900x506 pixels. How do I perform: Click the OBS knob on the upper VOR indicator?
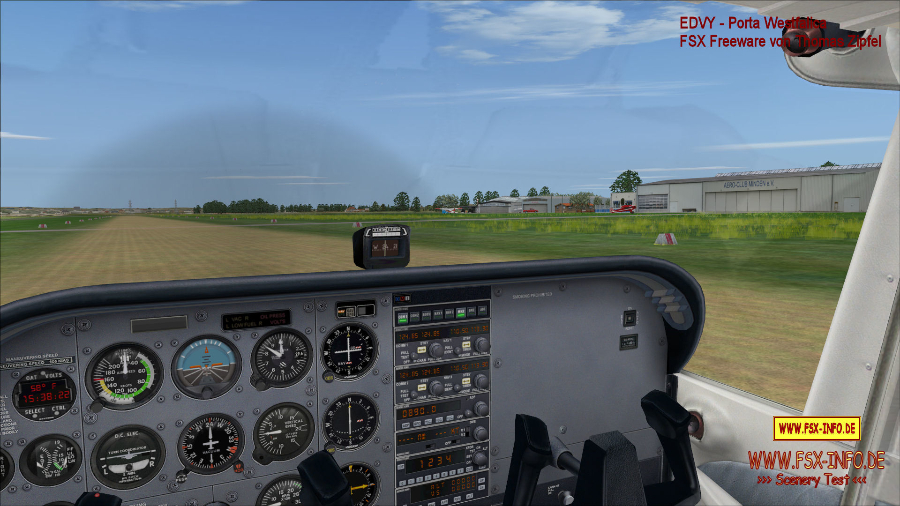329,376
